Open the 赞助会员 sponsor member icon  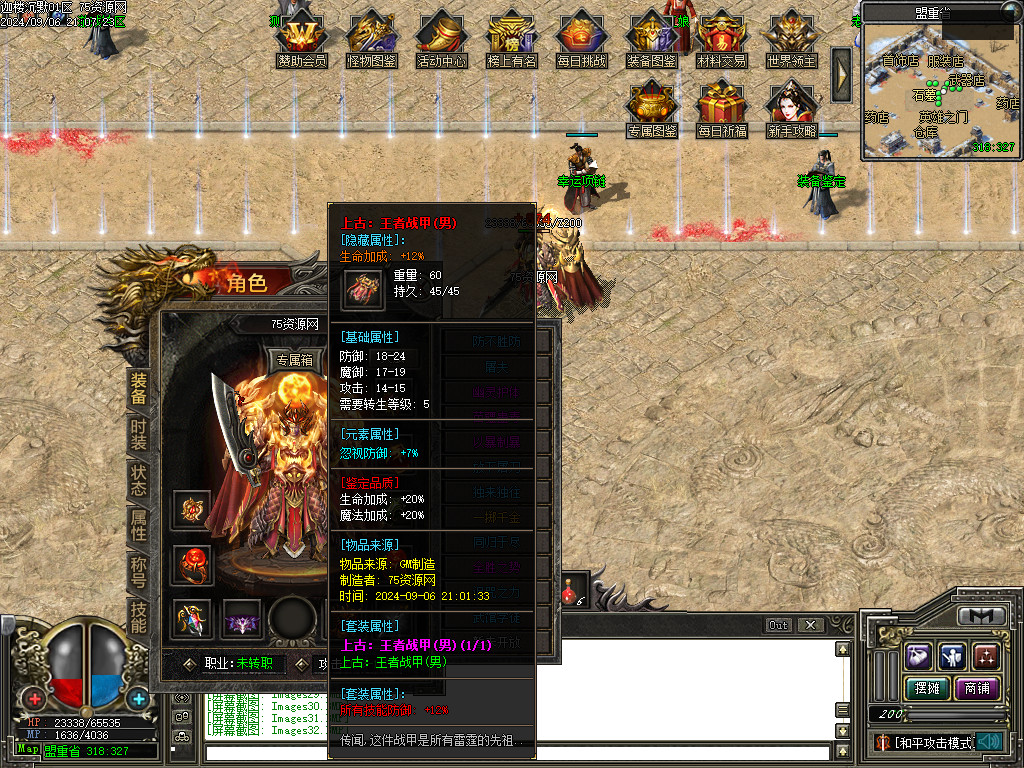click(302, 40)
